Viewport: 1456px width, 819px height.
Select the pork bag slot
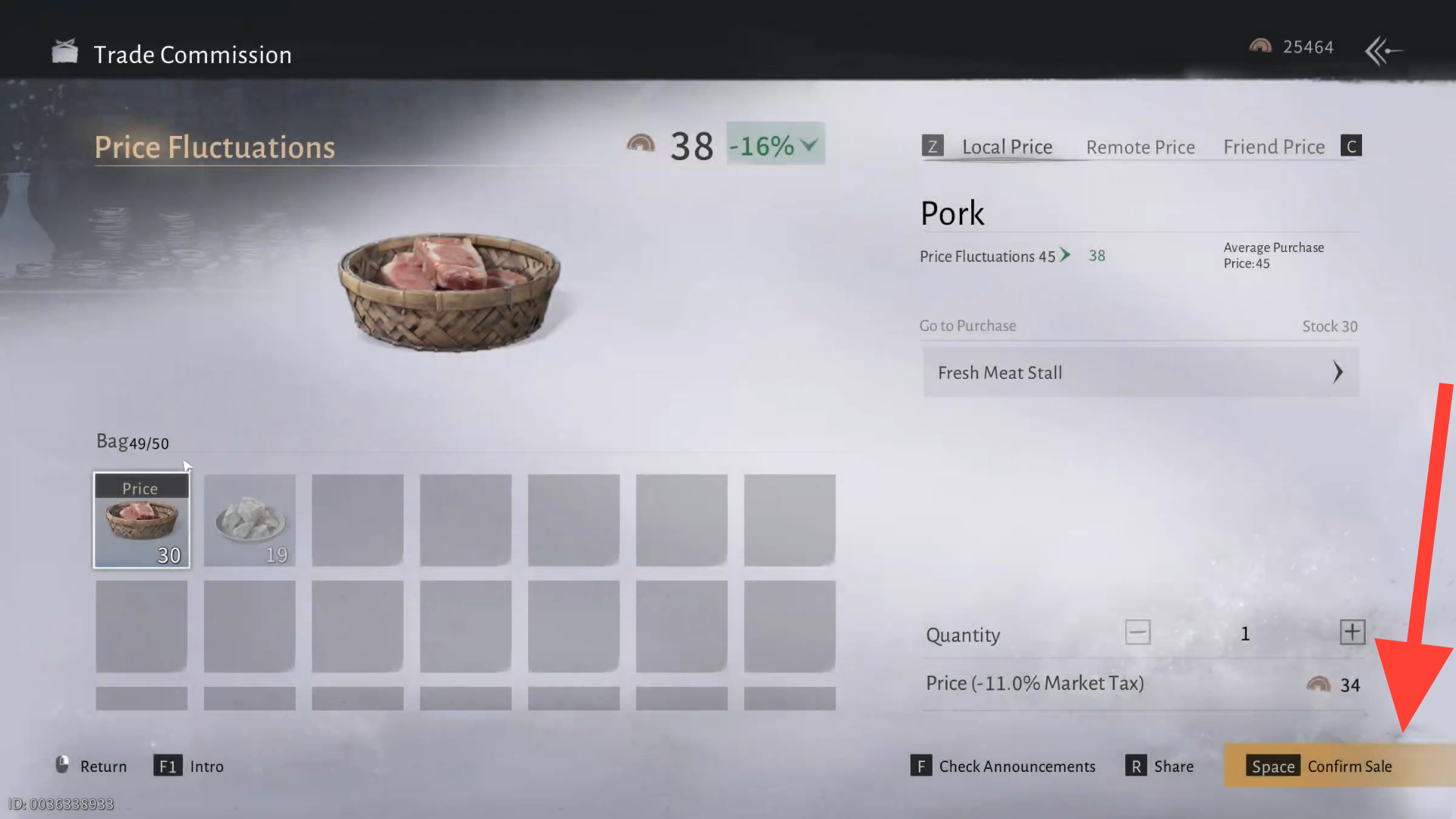point(142,521)
